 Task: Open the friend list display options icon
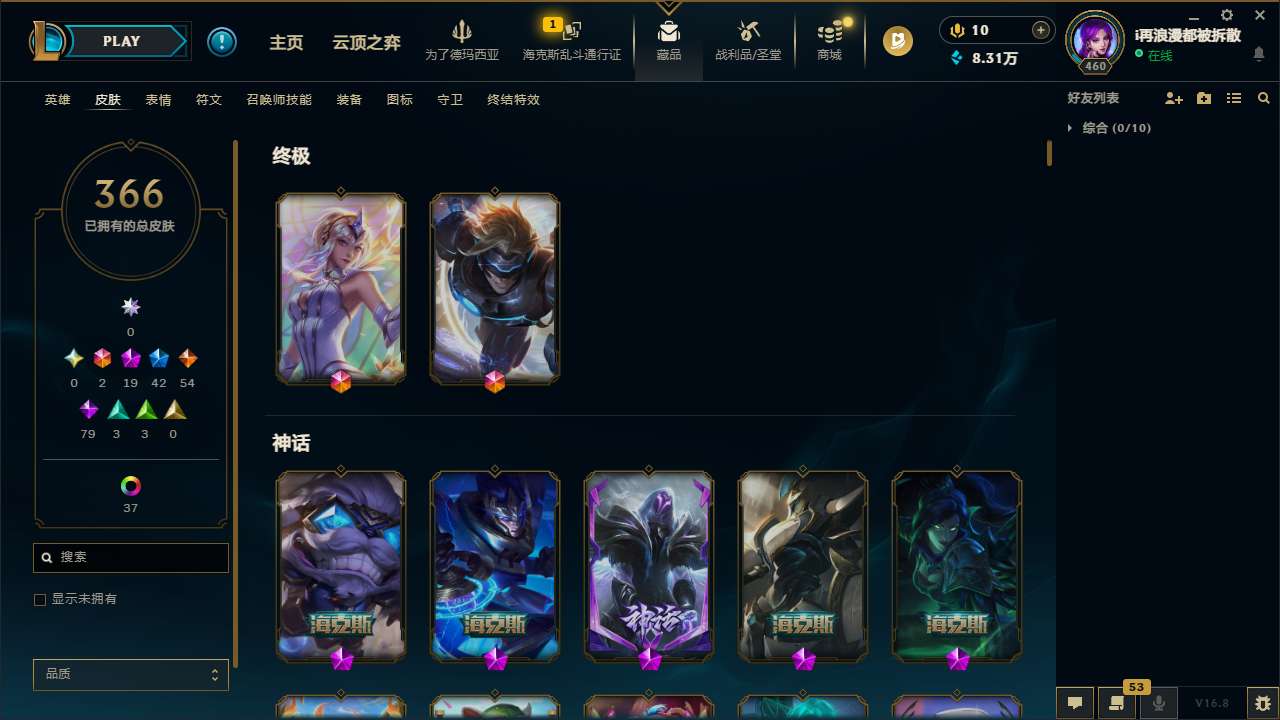tap(1234, 98)
